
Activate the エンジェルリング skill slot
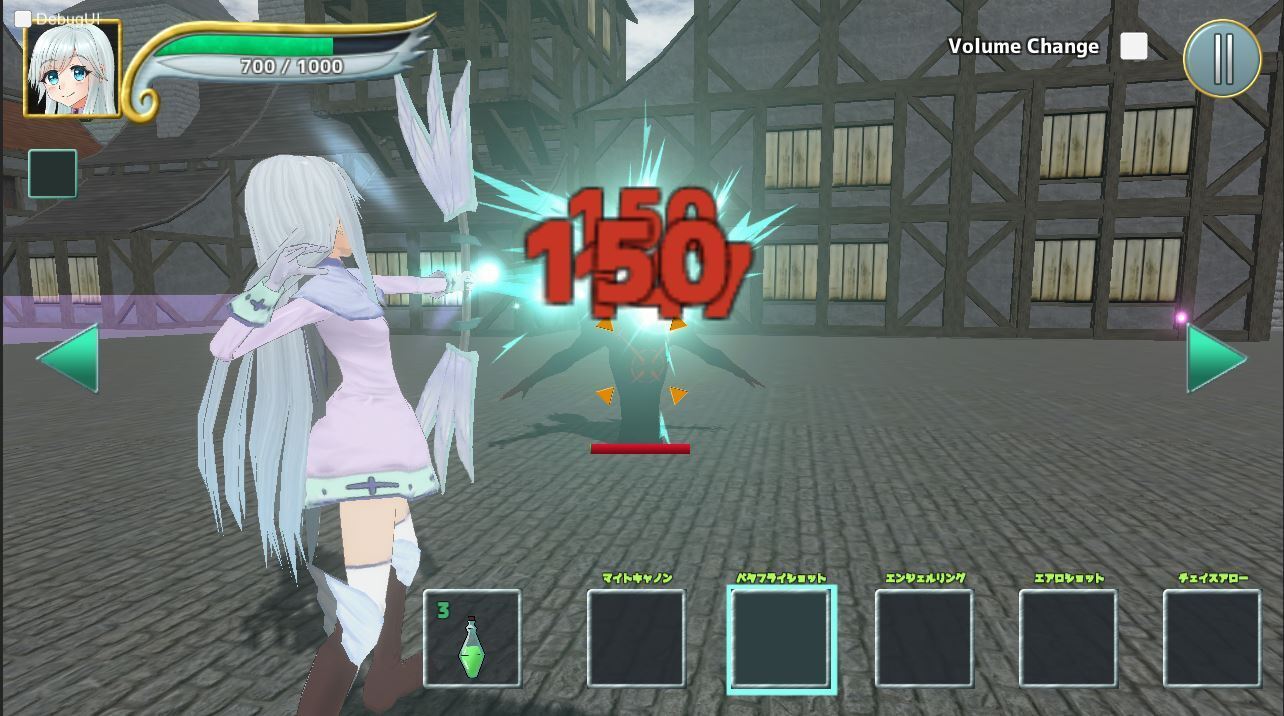pos(924,638)
